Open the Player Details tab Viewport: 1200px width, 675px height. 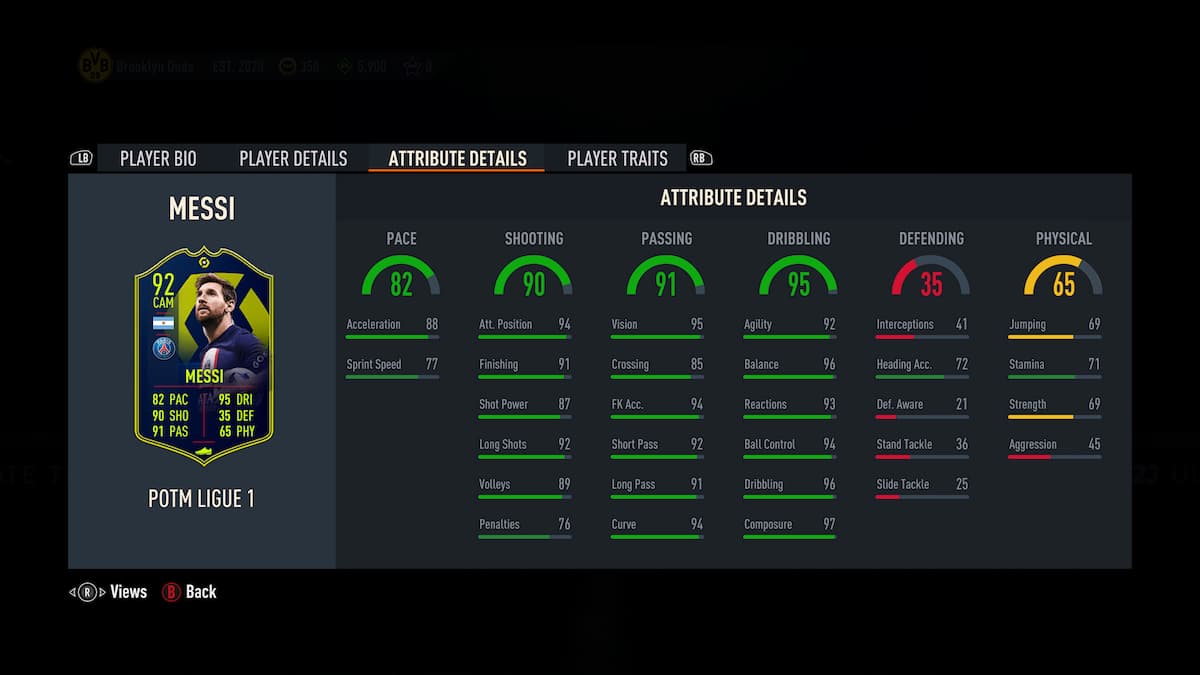click(293, 158)
